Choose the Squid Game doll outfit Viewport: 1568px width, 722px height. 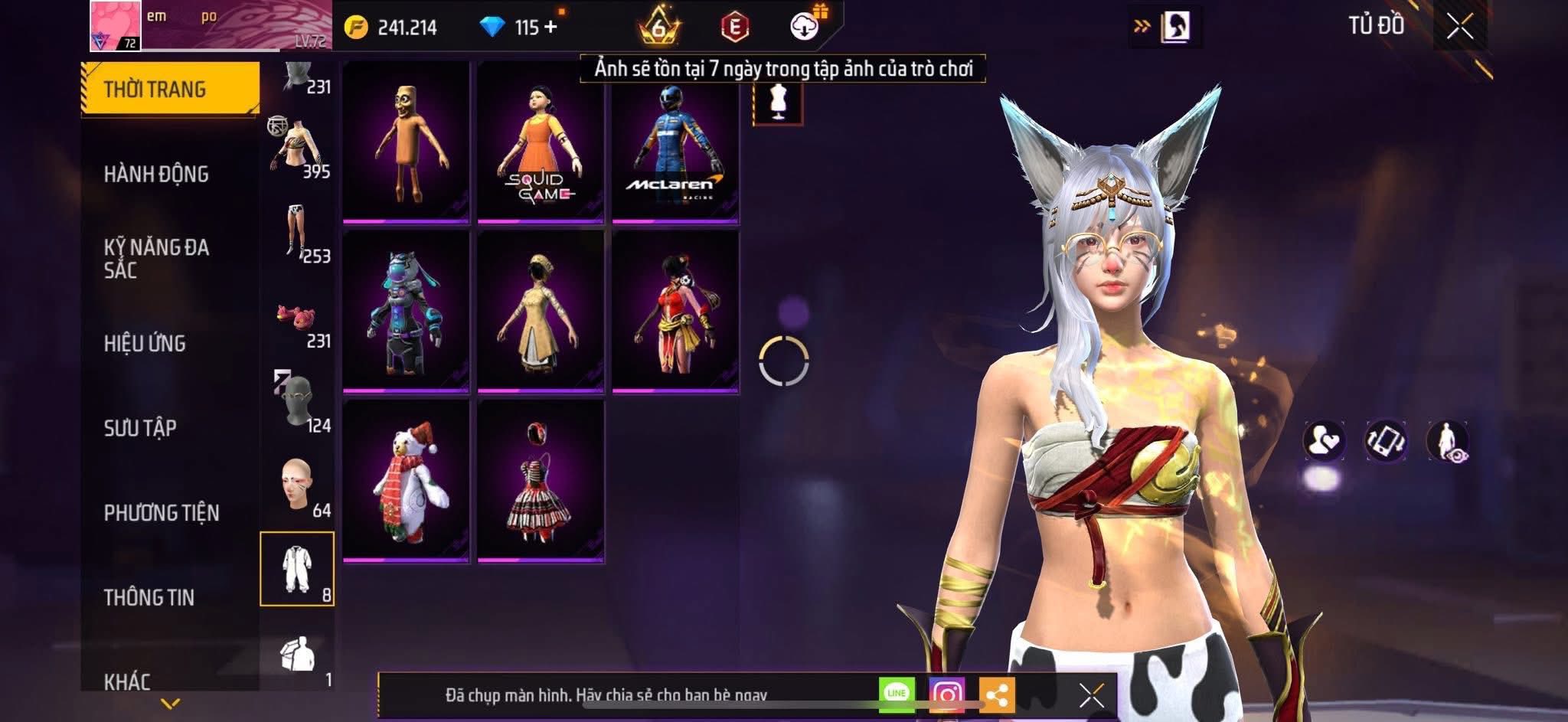coord(541,142)
